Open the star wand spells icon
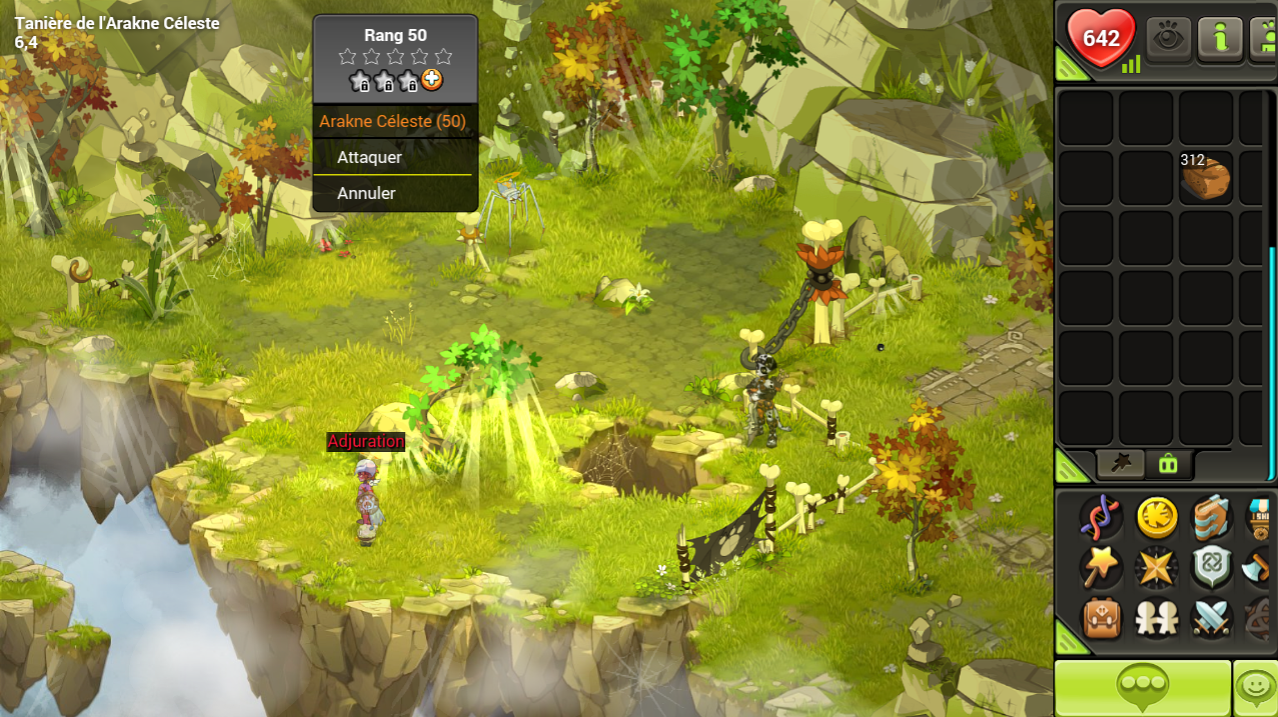Screen dimensions: 1278x717 coord(1100,568)
